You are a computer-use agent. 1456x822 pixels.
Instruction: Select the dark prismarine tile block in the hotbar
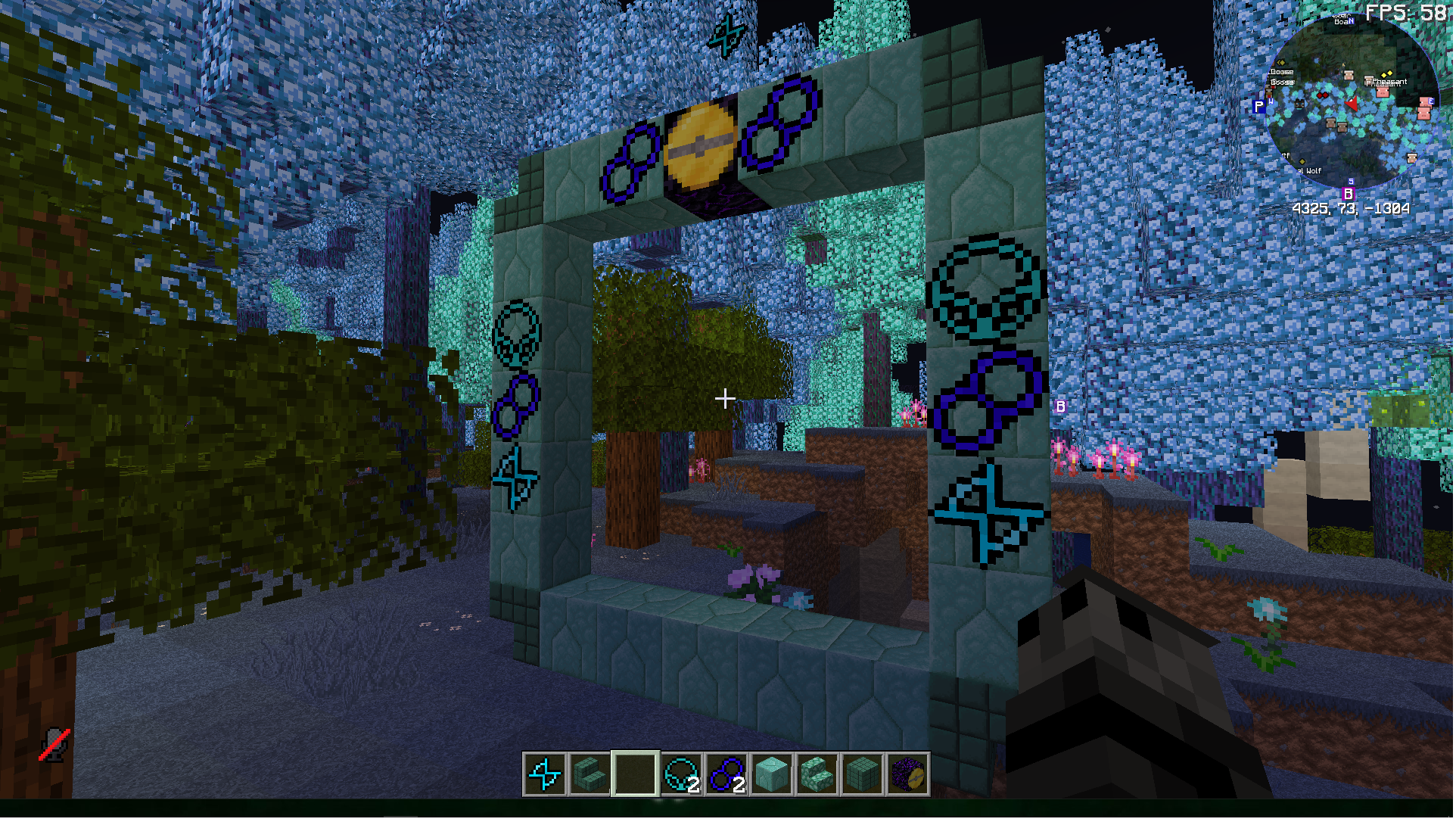click(x=863, y=776)
